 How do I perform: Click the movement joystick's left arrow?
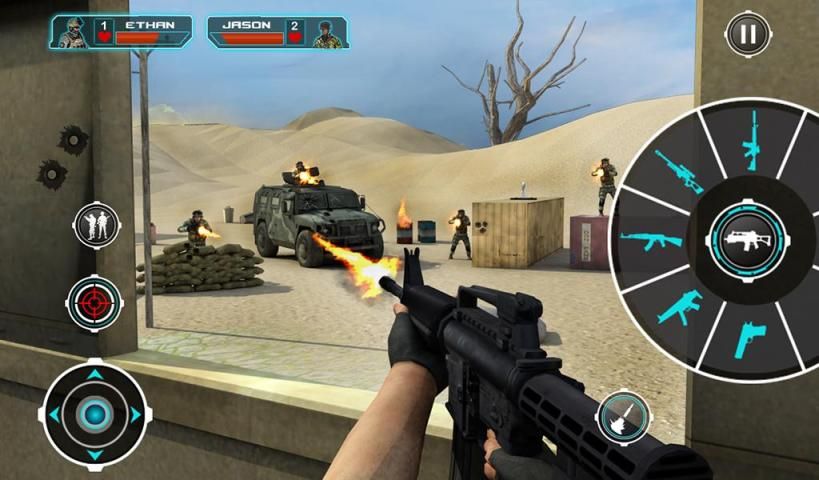pyautogui.click(x=55, y=414)
